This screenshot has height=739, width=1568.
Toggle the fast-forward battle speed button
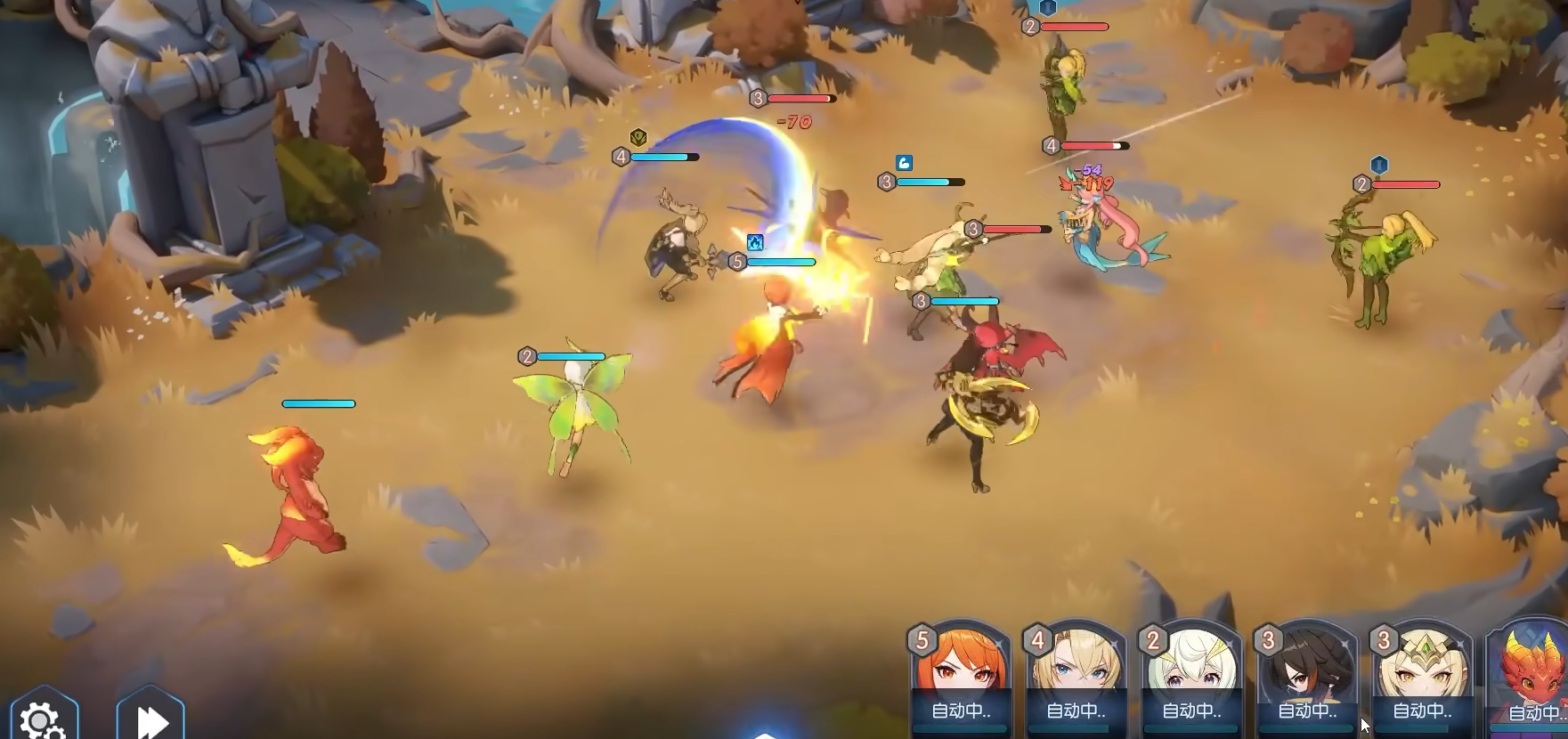click(151, 719)
